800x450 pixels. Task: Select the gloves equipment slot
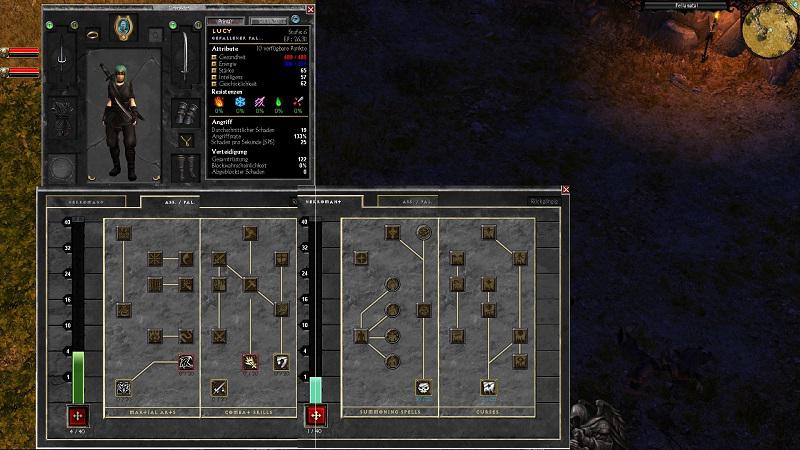[x=185, y=112]
